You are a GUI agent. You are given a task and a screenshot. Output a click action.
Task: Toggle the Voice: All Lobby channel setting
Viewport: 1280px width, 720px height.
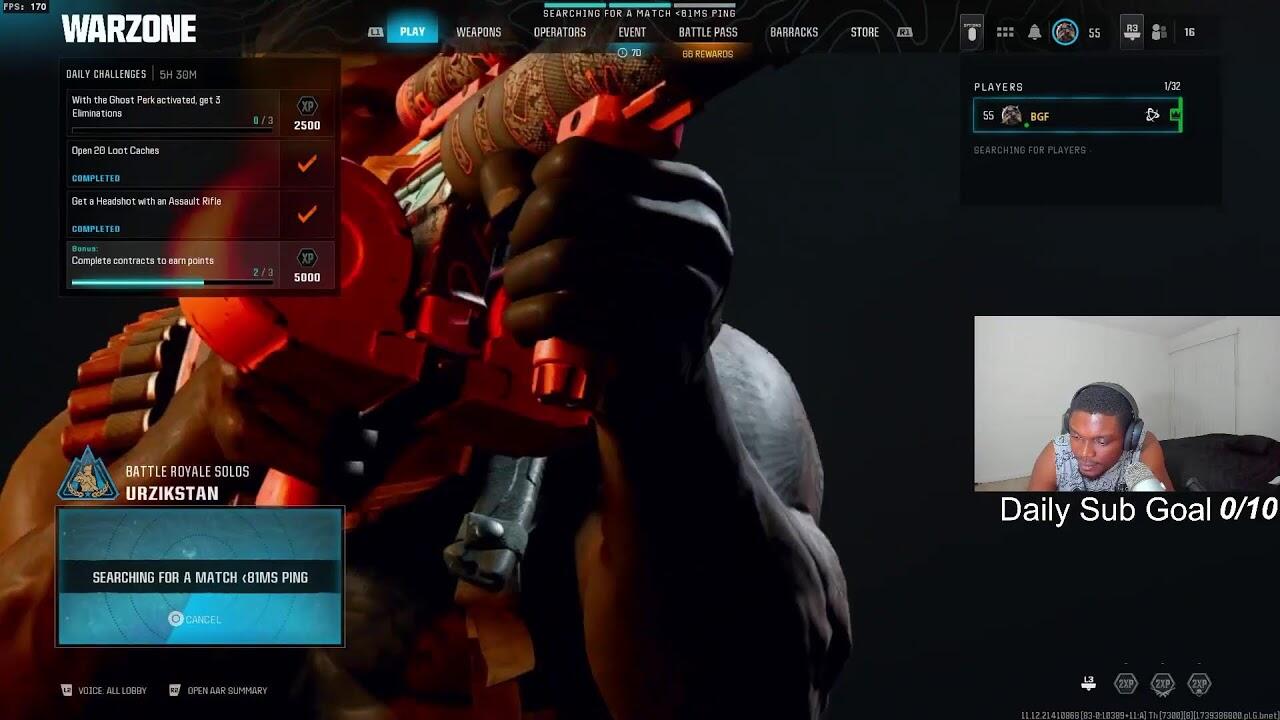105,690
